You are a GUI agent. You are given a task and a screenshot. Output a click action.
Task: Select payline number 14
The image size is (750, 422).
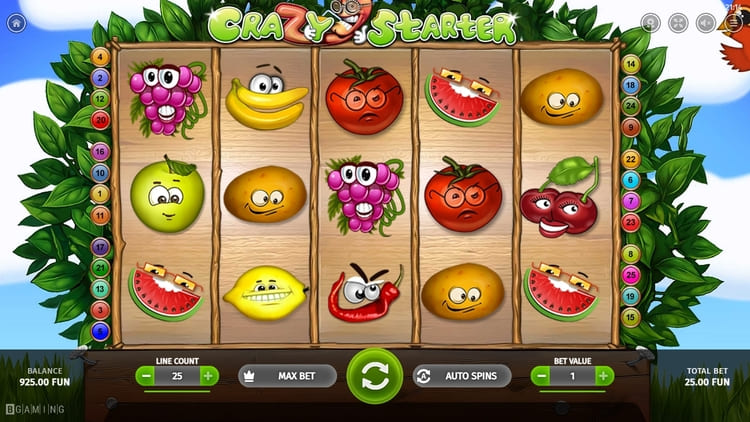coord(630,65)
